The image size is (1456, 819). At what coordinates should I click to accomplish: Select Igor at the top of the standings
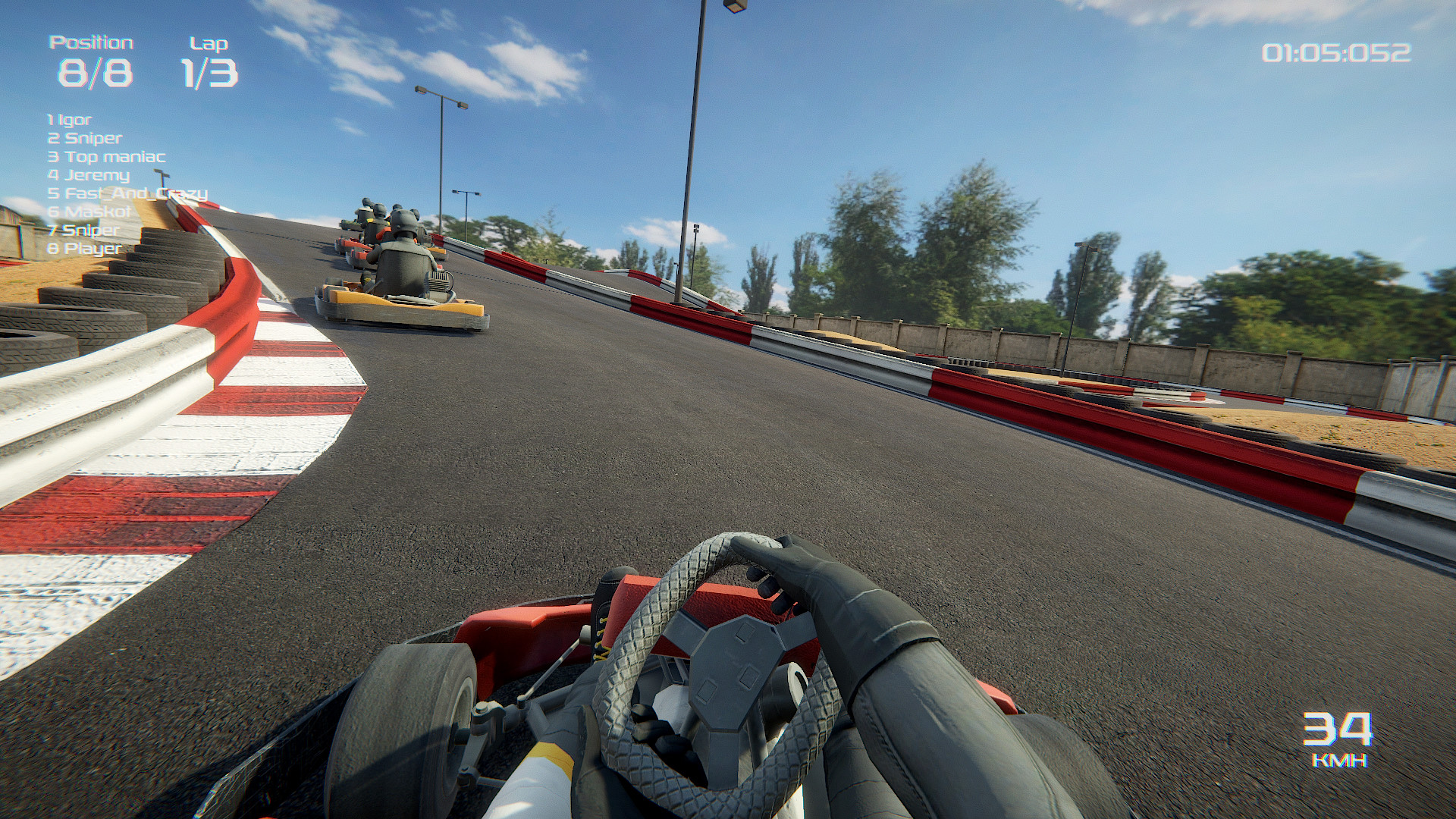point(68,119)
